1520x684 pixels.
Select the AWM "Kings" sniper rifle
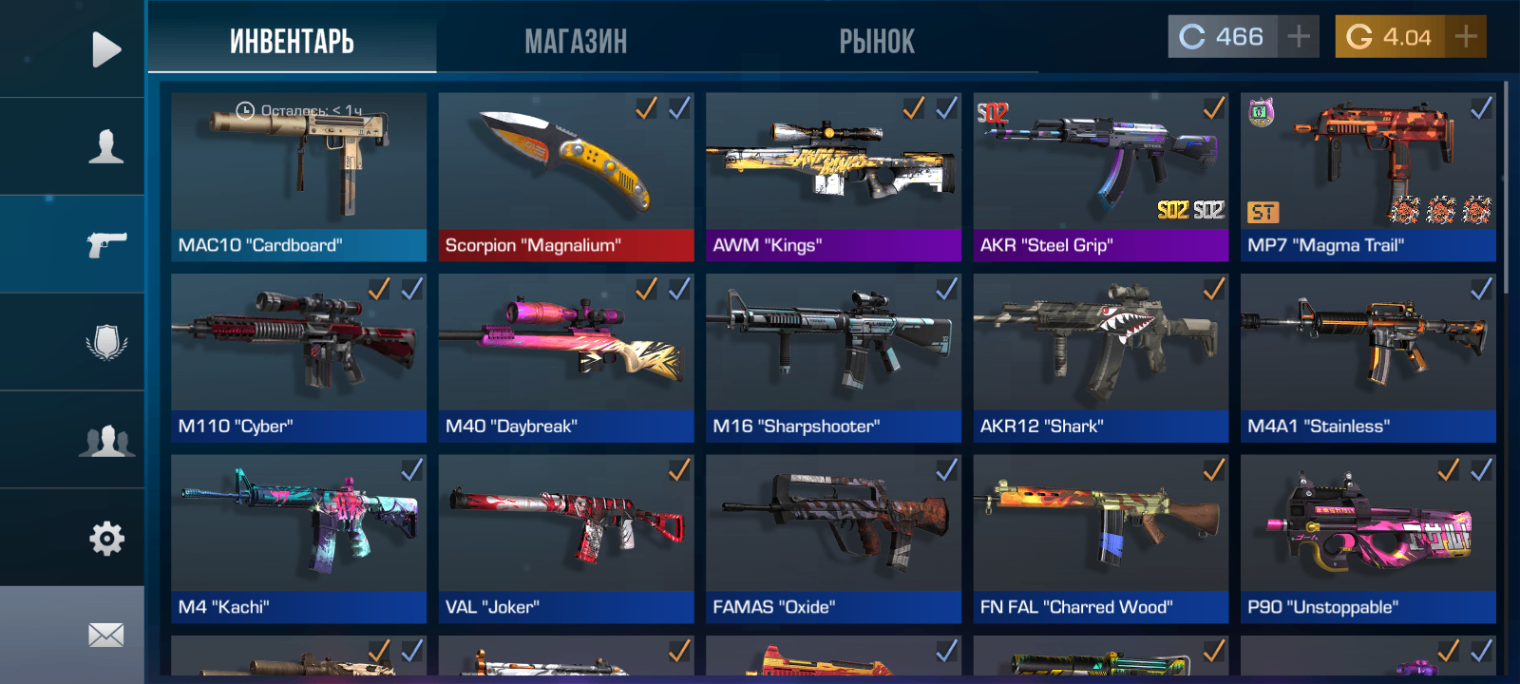coord(833,176)
